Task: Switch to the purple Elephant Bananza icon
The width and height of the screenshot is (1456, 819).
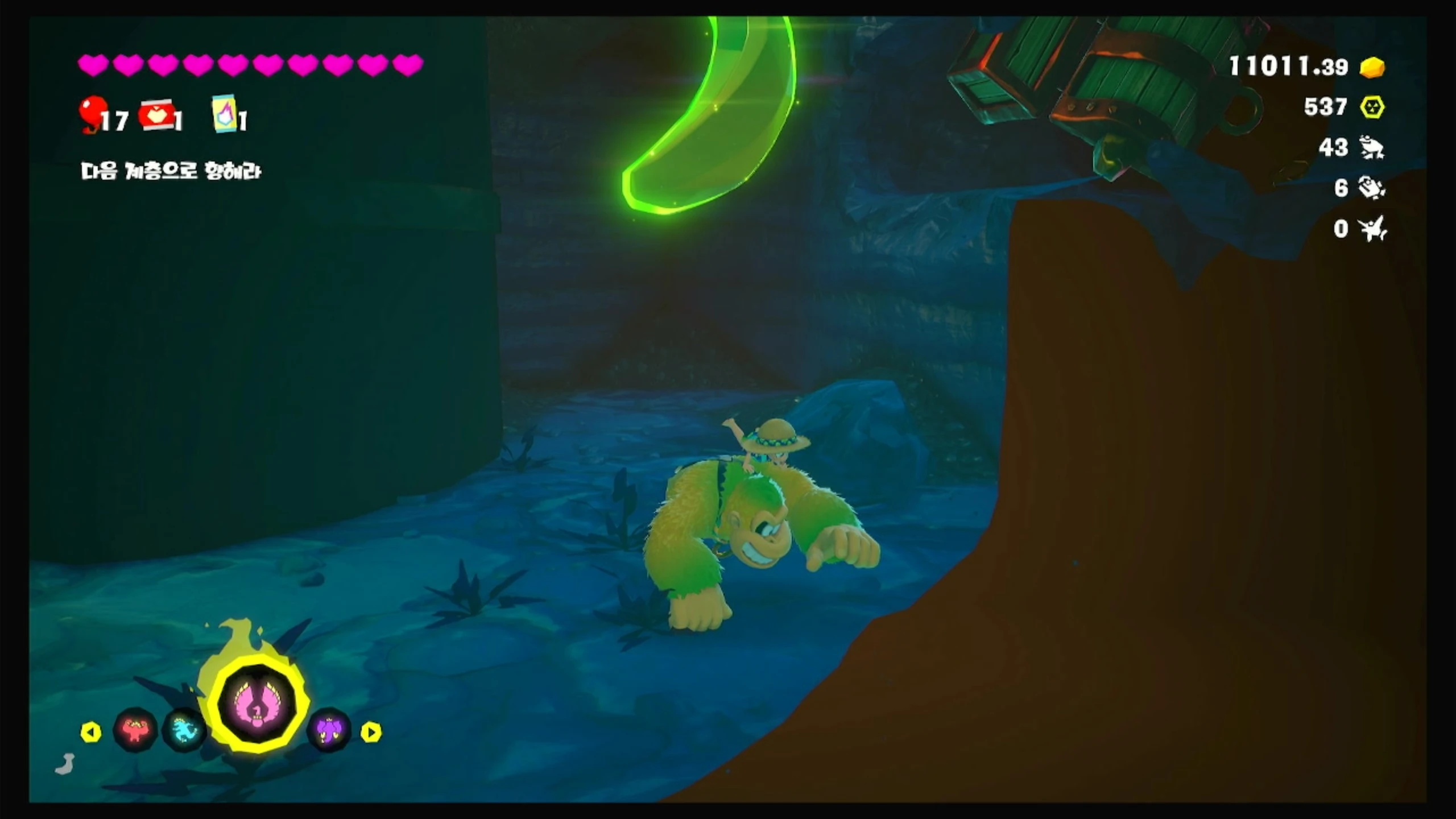Action: [329, 730]
